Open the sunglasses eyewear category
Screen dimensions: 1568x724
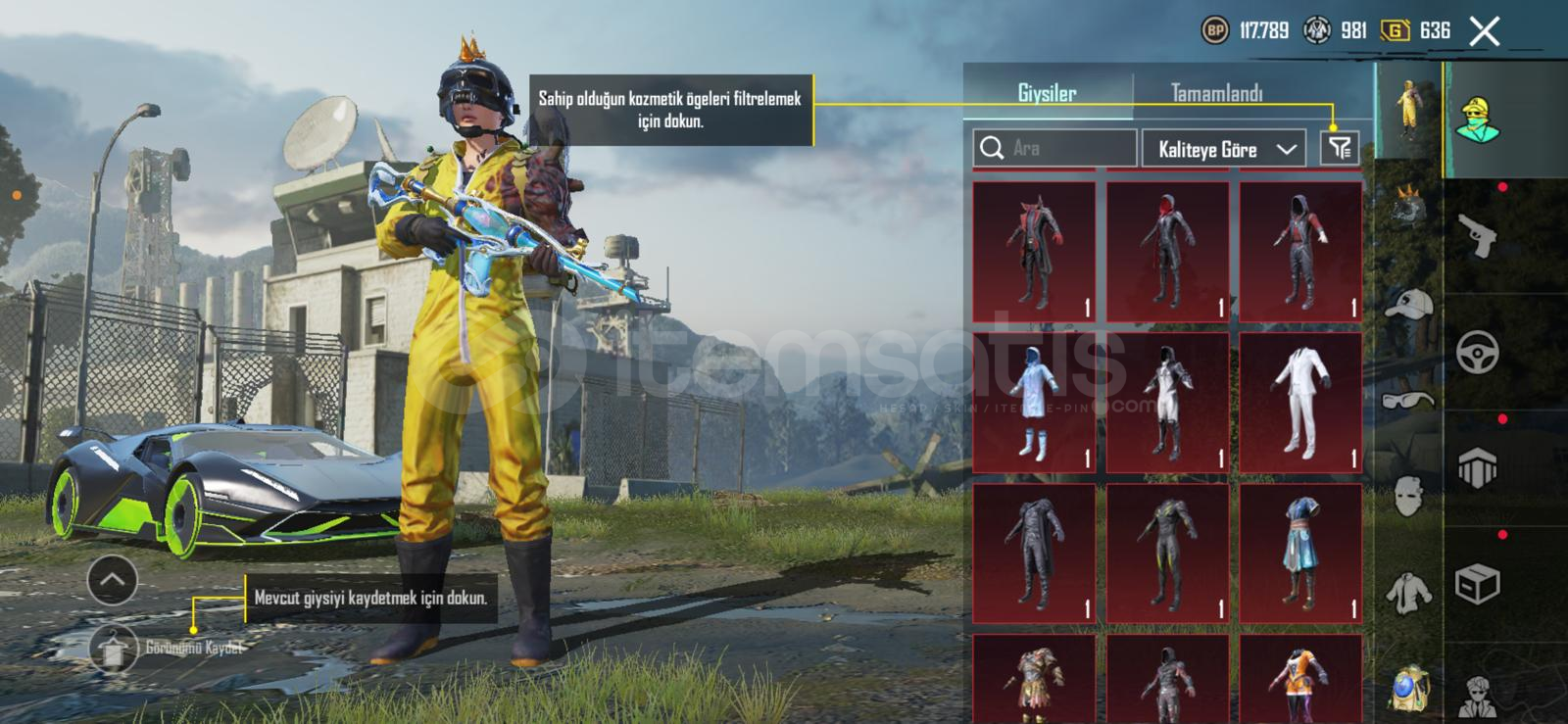[x=1408, y=399]
